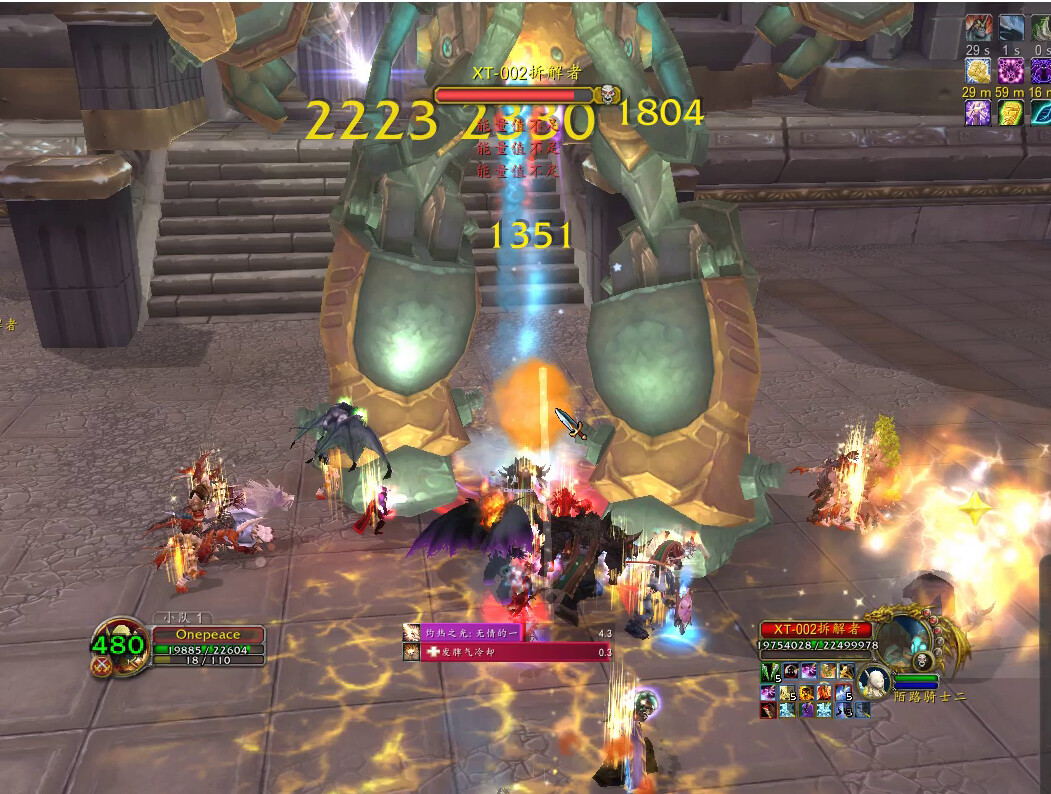Click the player portrait showing 480
The height and width of the screenshot is (794, 1051).
click(x=119, y=645)
